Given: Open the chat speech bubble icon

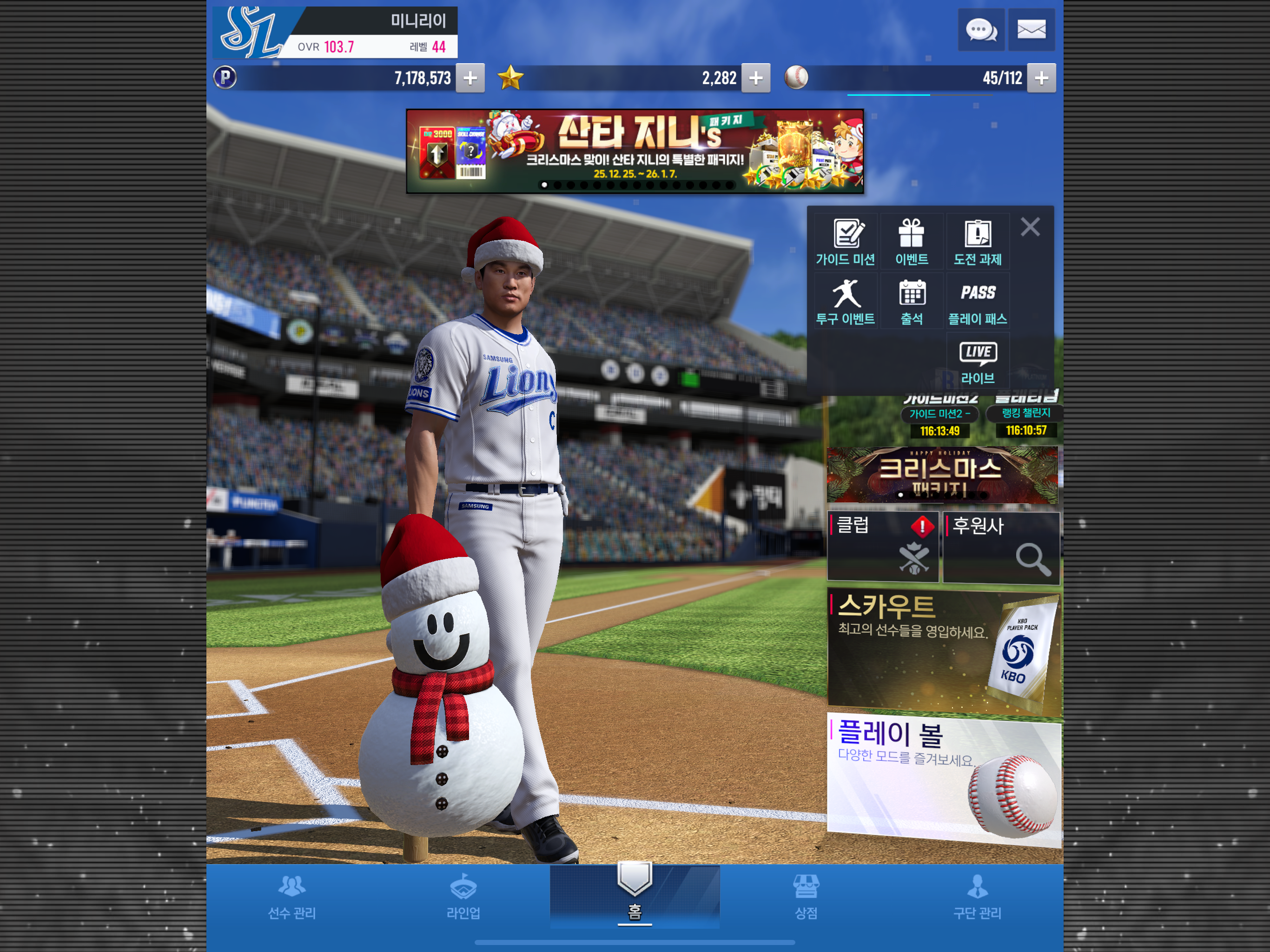Looking at the screenshot, I should [x=981, y=30].
